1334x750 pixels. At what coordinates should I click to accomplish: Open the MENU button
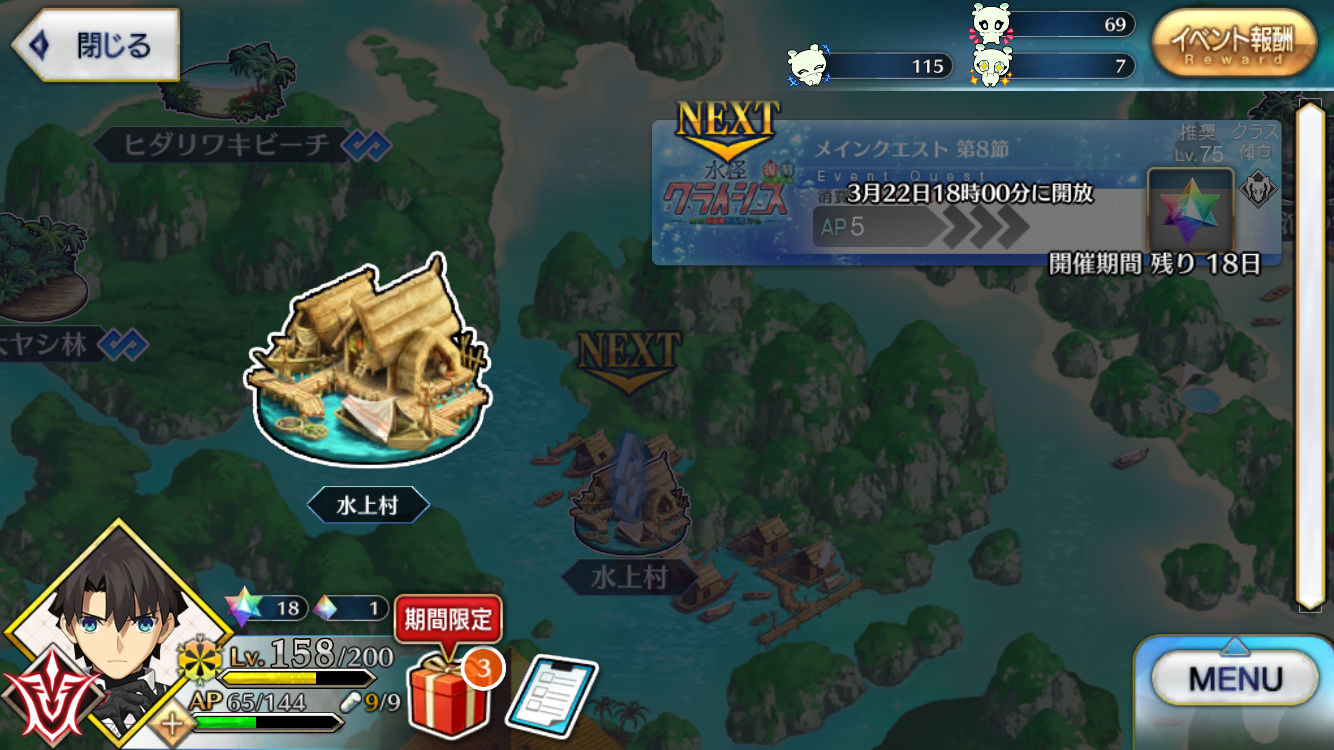(x=1235, y=680)
